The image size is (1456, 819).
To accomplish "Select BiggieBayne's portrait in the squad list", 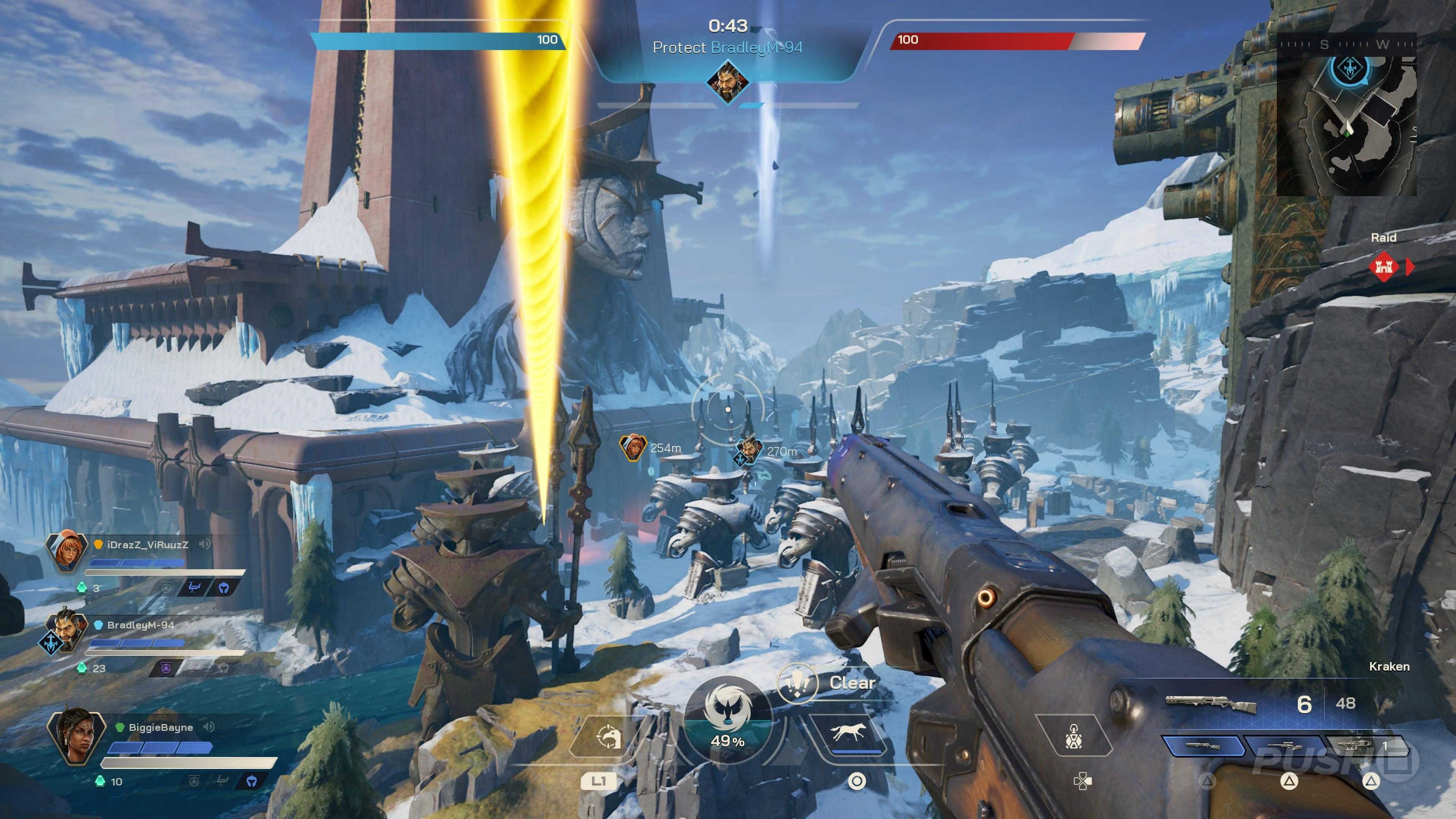I will (76, 735).
